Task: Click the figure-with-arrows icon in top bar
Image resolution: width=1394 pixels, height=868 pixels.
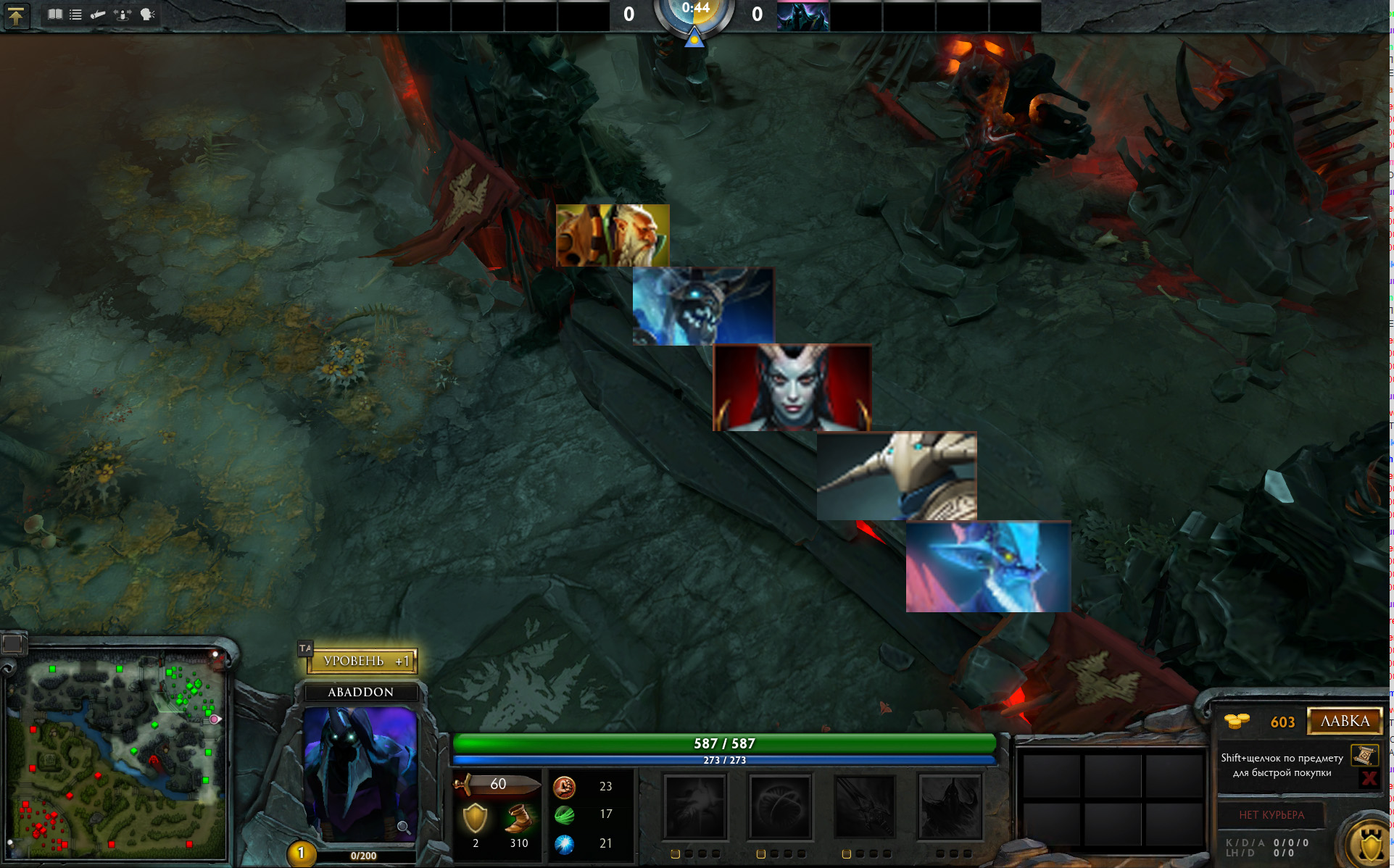Action: (123, 14)
